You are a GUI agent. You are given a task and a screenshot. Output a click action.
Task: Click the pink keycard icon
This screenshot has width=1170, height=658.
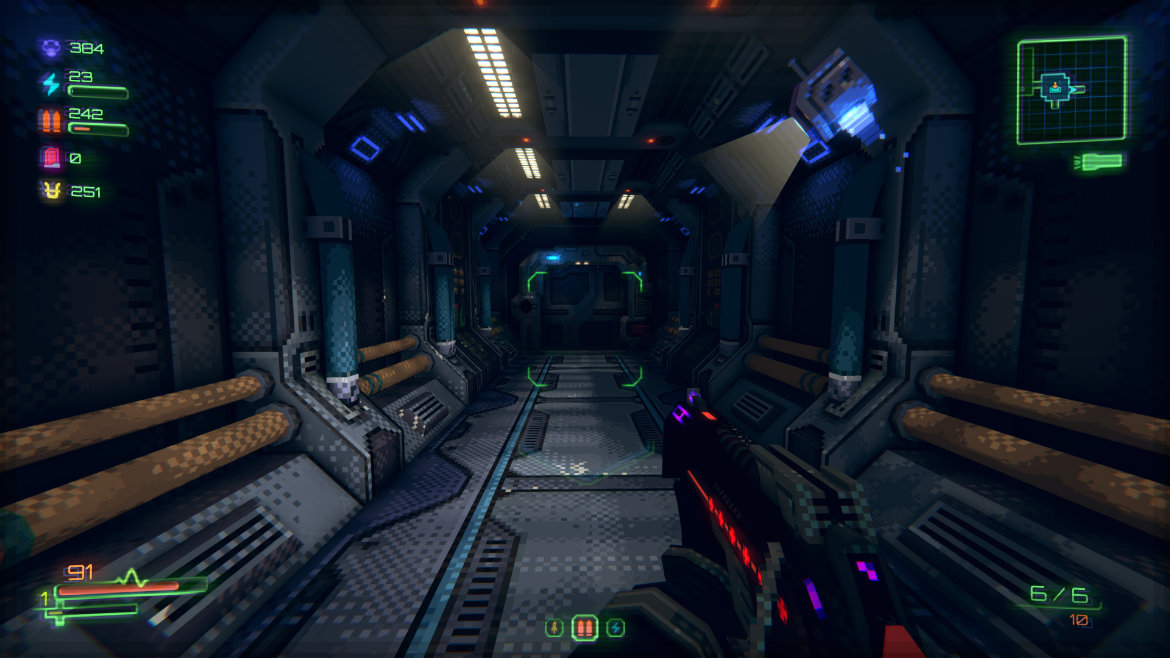(x=49, y=158)
